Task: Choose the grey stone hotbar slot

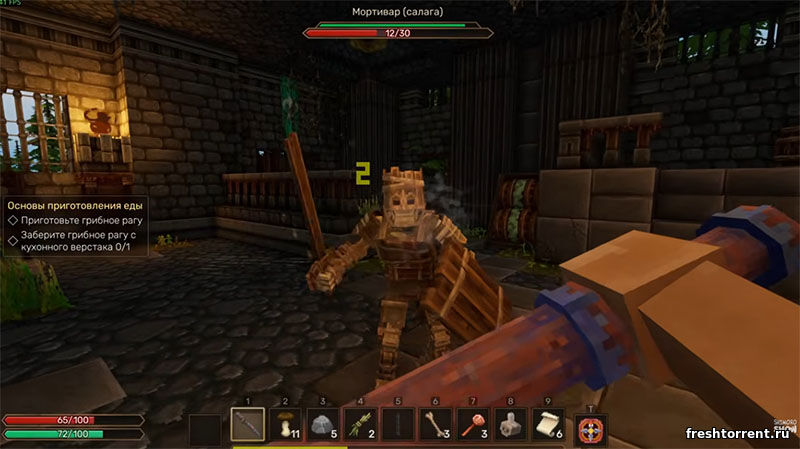Action: (x=323, y=424)
